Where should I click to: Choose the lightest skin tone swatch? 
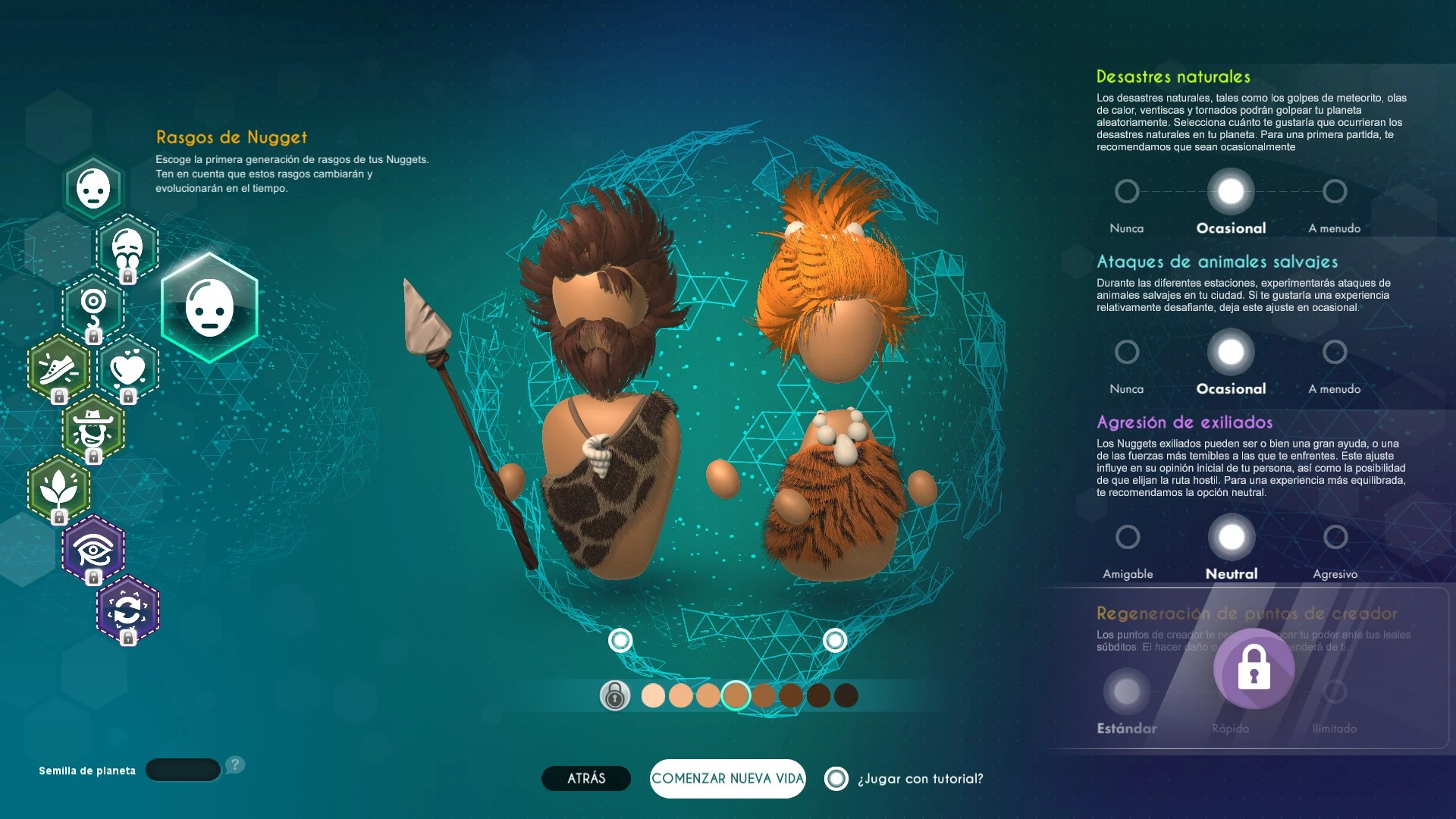653,695
